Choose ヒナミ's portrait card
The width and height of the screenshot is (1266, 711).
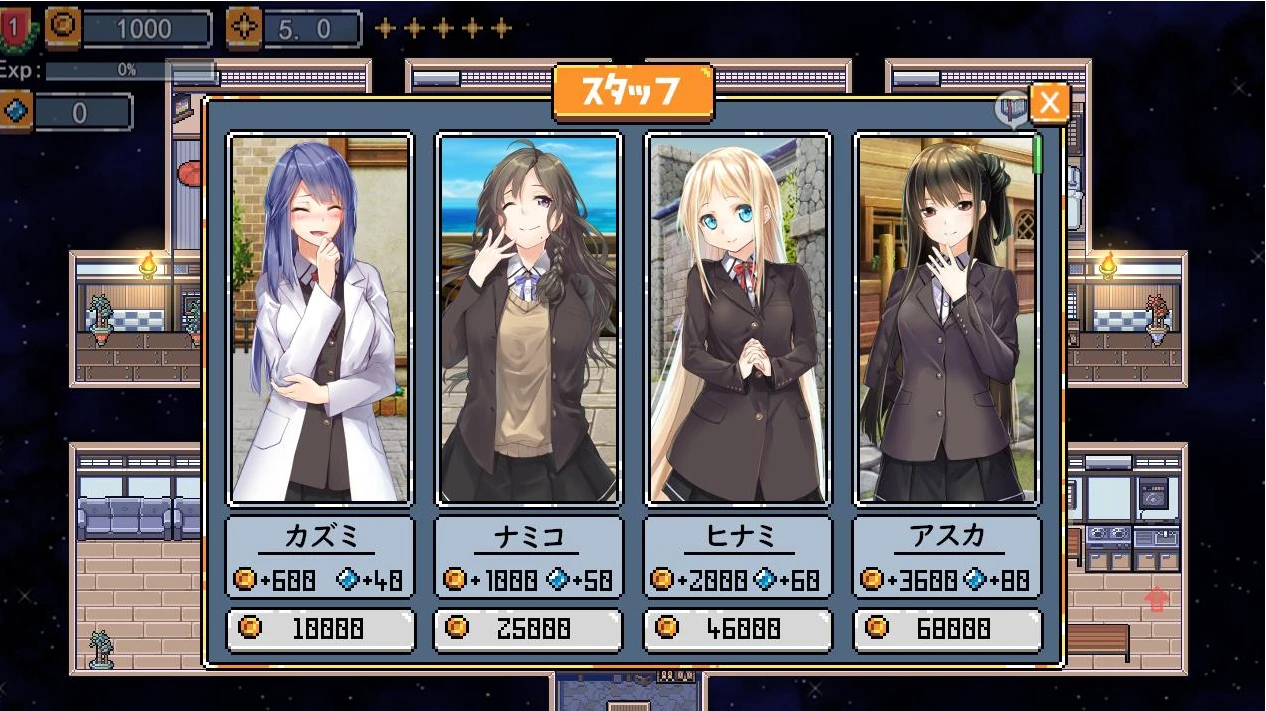click(x=737, y=319)
